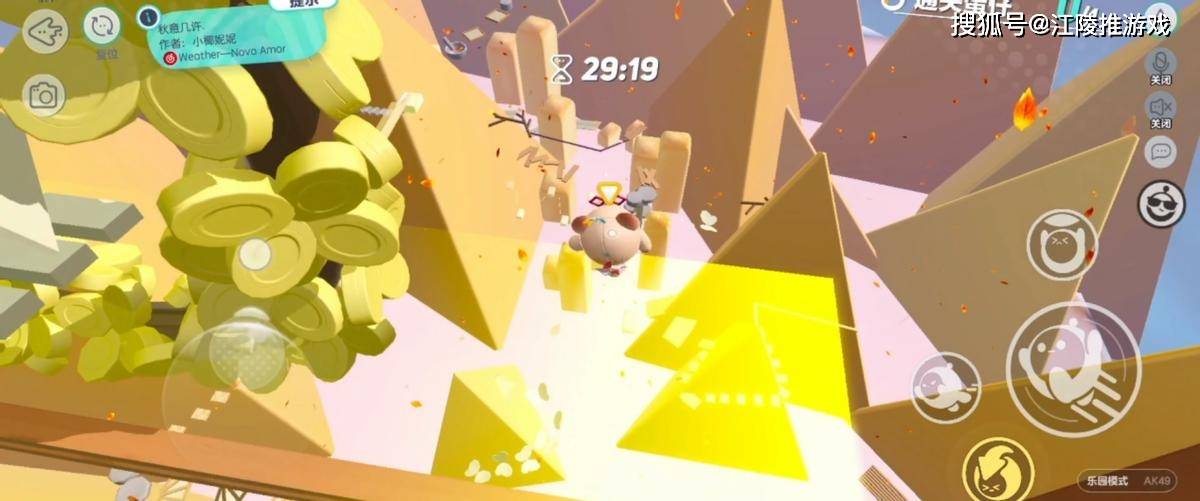The height and width of the screenshot is (501, 1200).
Task: Show map info via the "i" icon
Action: click(x=149, y=17)
